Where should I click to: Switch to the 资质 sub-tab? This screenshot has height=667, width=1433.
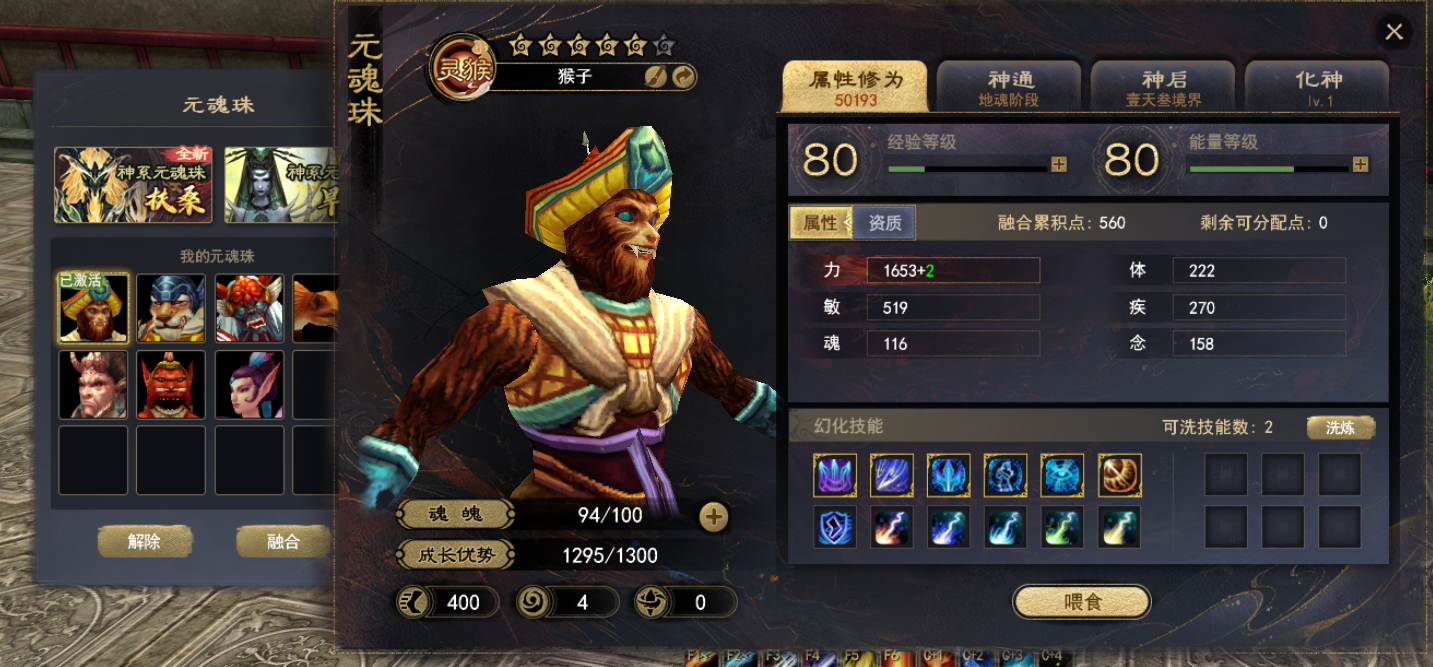coord(884,223)
